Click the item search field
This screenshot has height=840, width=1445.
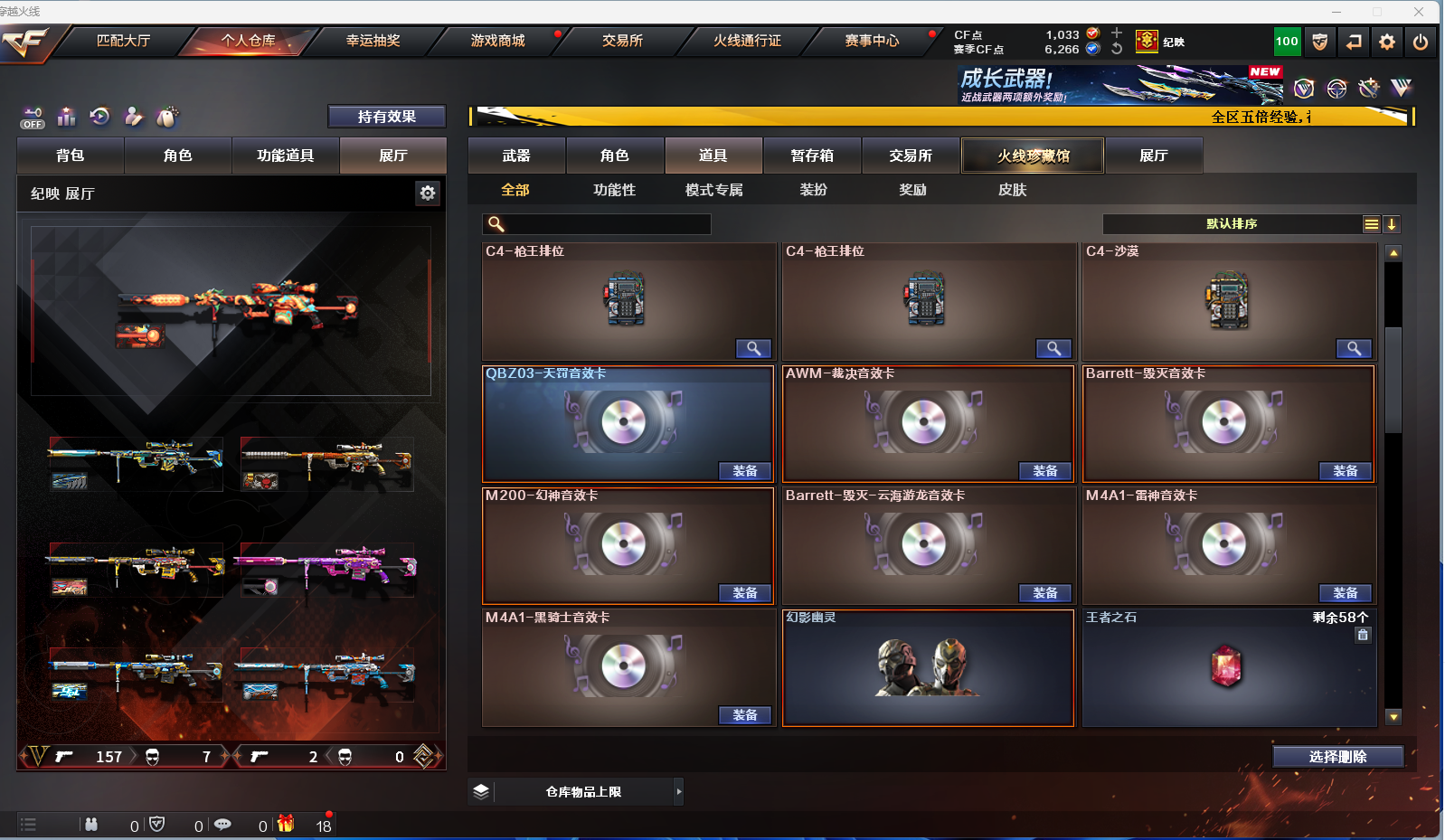click(x=606, y=224)
